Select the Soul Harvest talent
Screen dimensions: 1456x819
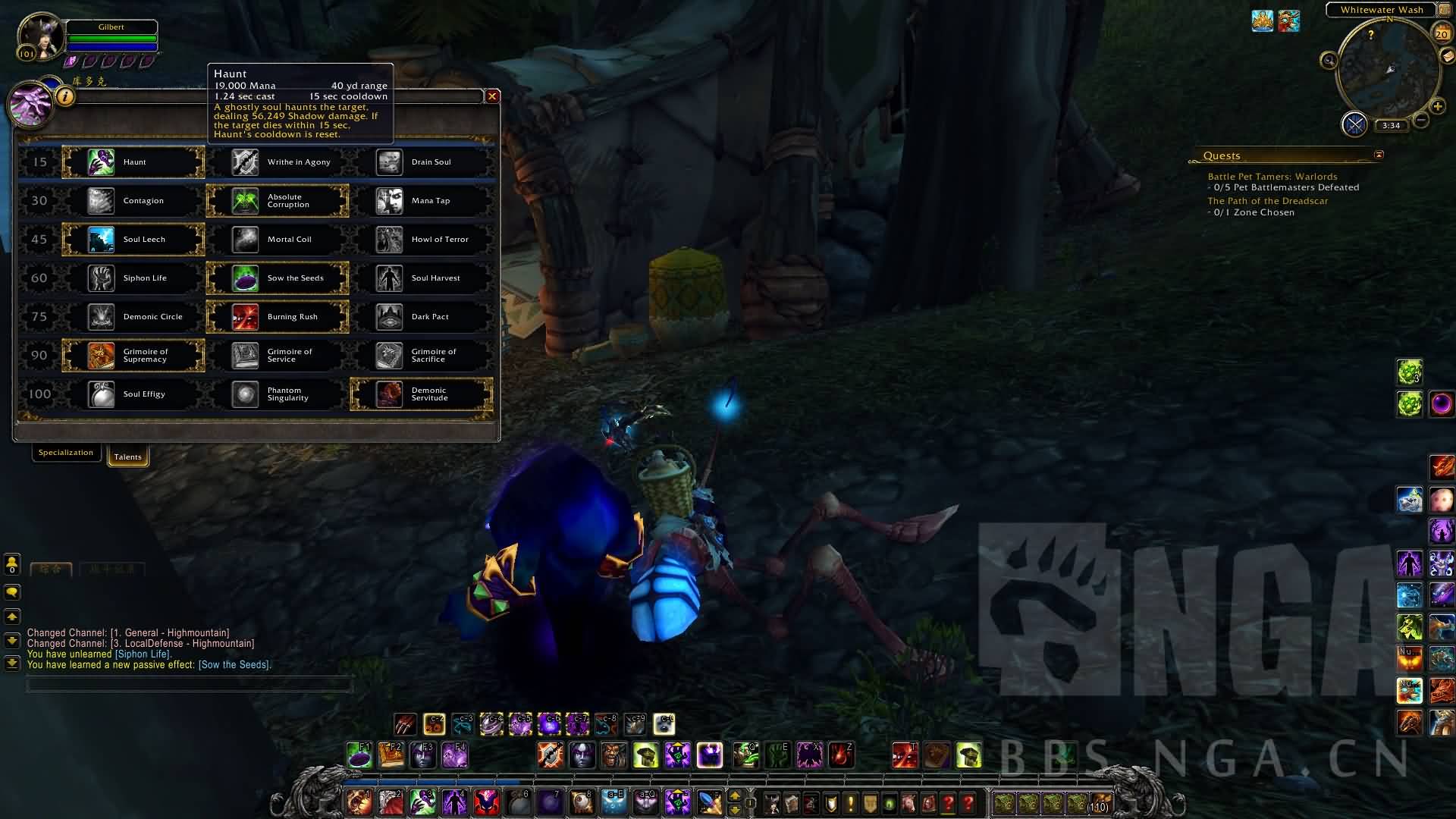[422, 278]
